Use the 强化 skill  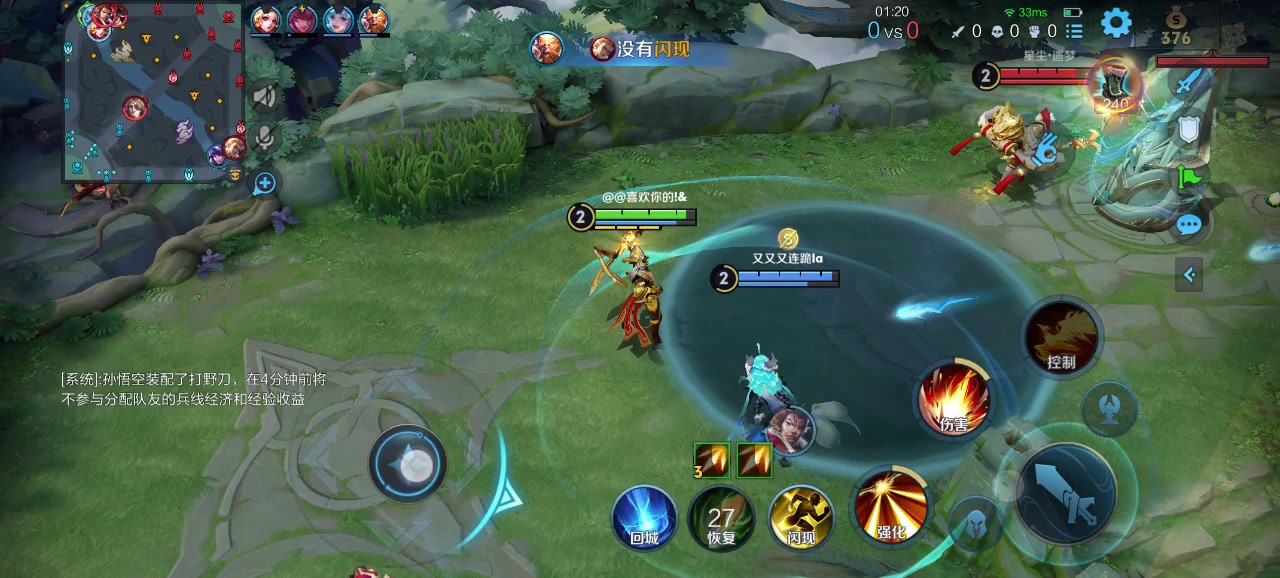pyautogui.click(x=890, y=503)
